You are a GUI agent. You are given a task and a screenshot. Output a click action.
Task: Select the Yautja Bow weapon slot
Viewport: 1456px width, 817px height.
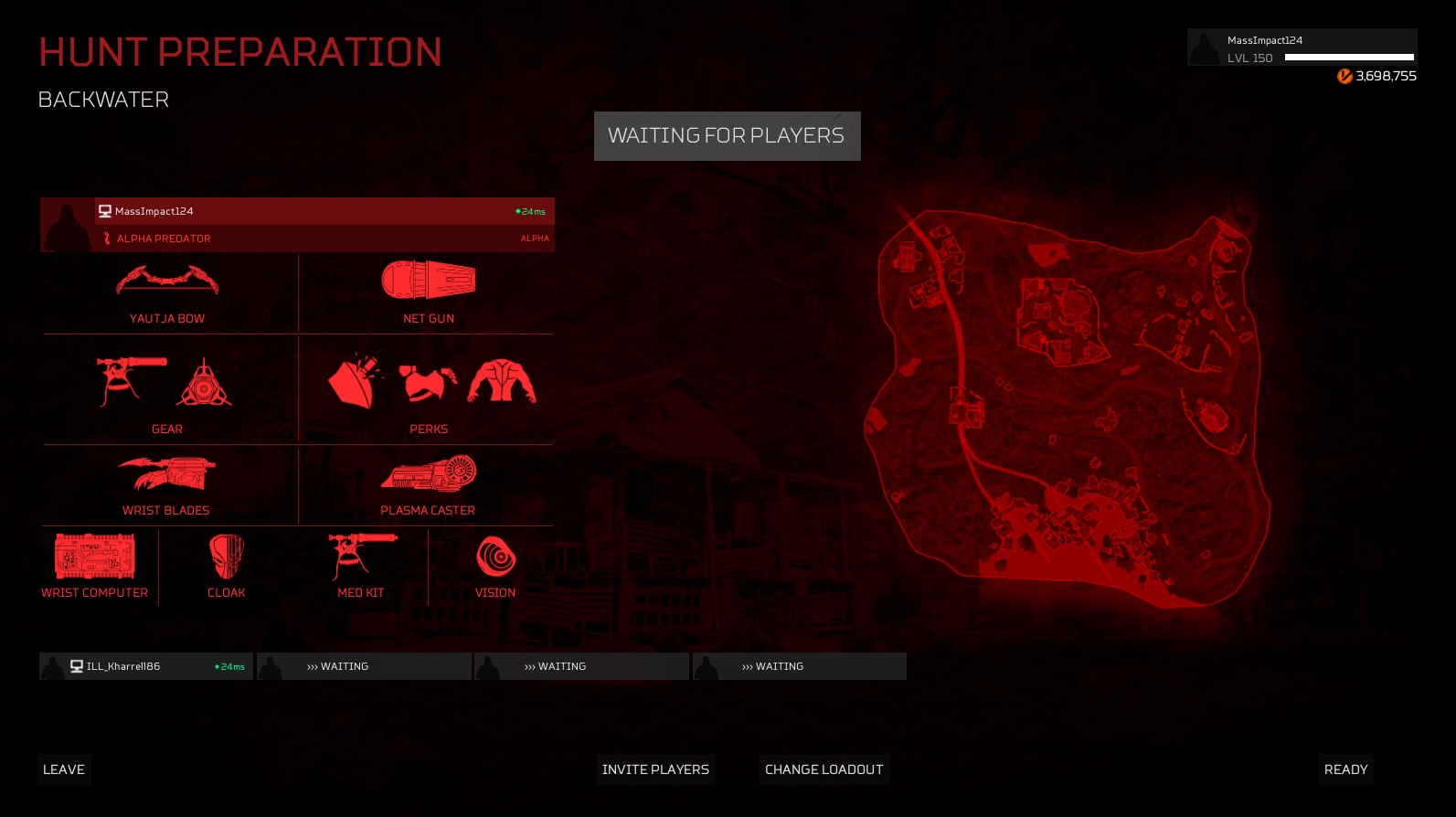167,293
